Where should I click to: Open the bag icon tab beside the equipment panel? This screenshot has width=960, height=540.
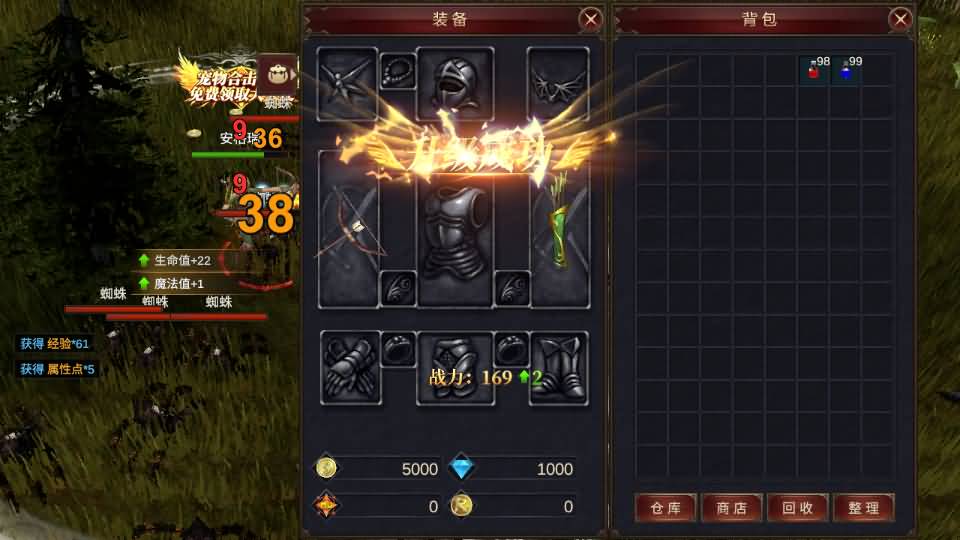coord(277,75)
